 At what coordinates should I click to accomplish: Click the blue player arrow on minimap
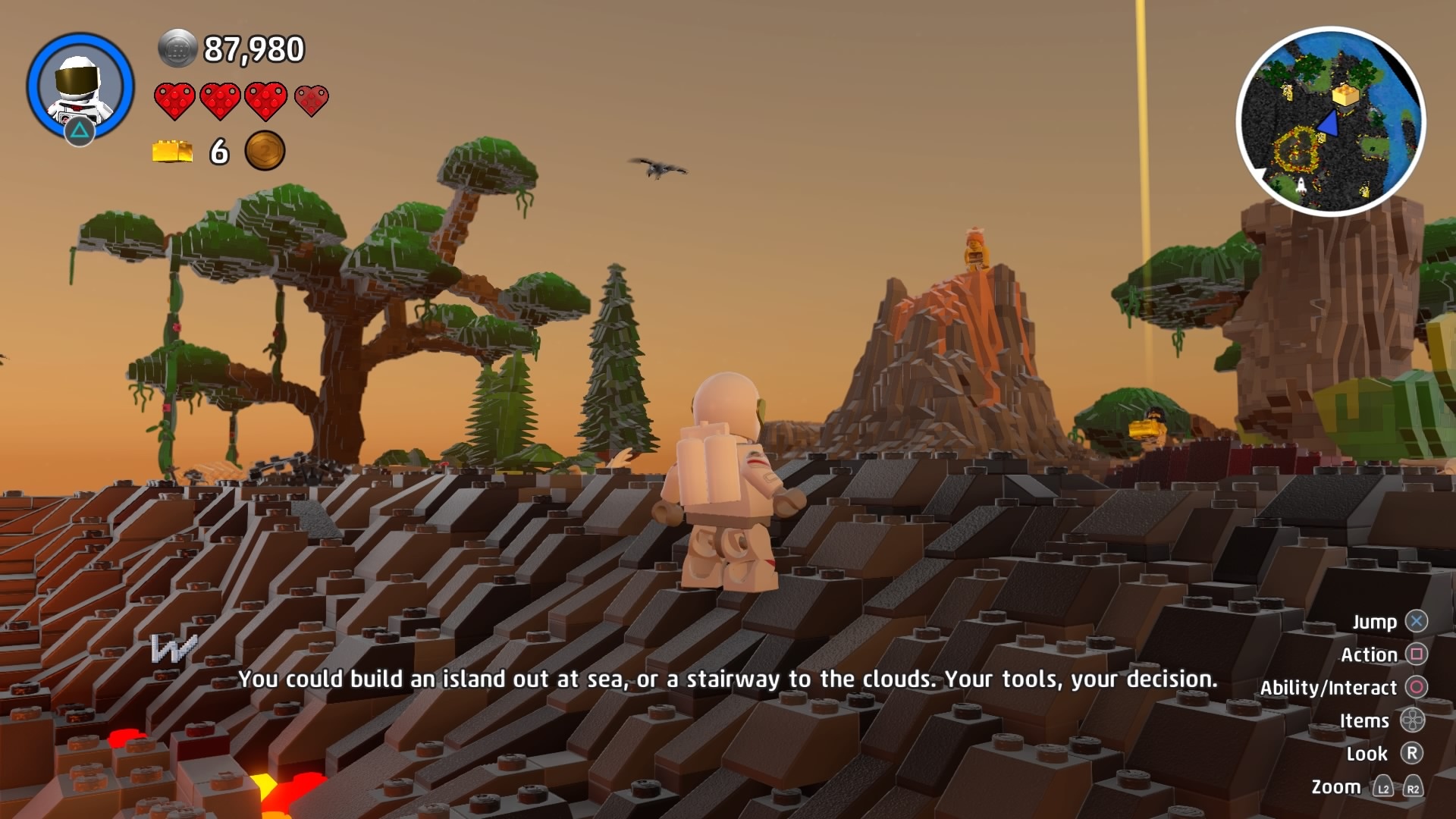pos(1329,124)
